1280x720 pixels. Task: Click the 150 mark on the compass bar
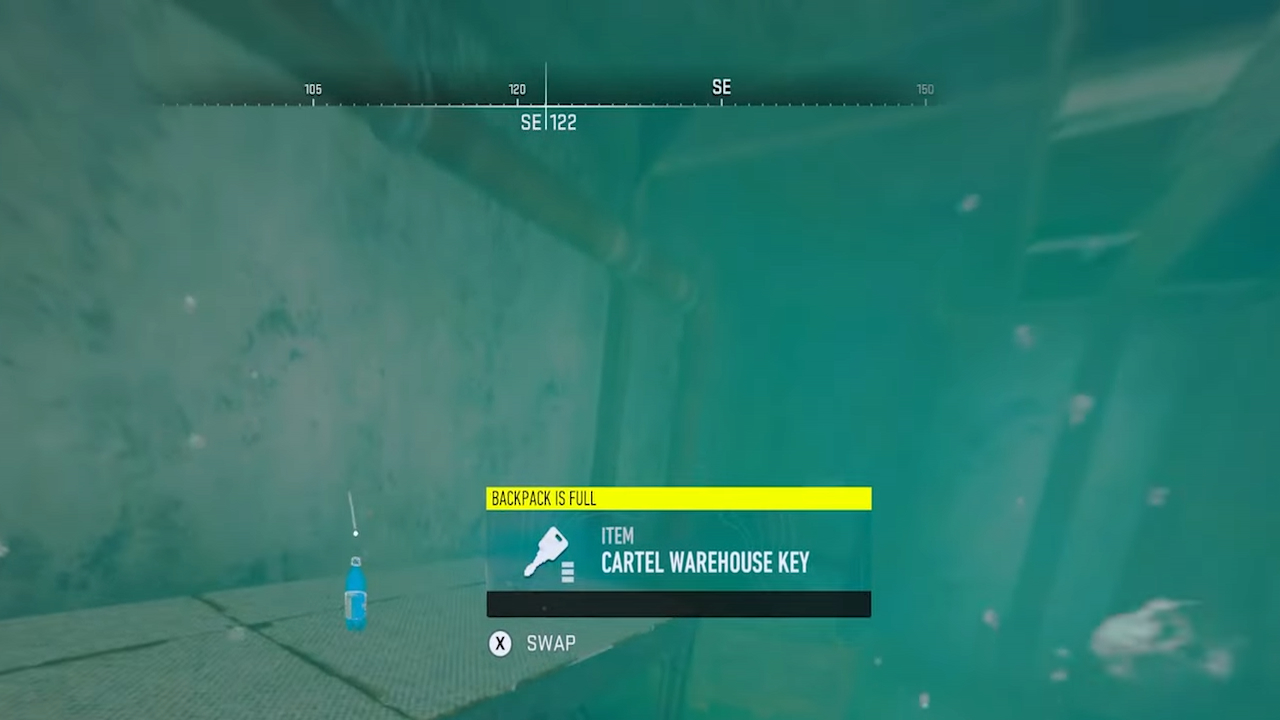tap(923, 89)
